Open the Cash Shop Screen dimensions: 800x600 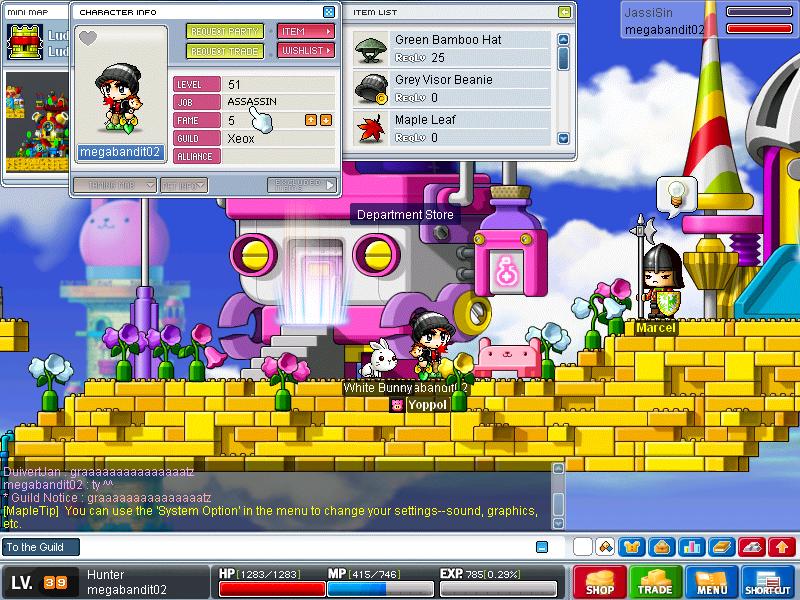click(x=600, y=582)
